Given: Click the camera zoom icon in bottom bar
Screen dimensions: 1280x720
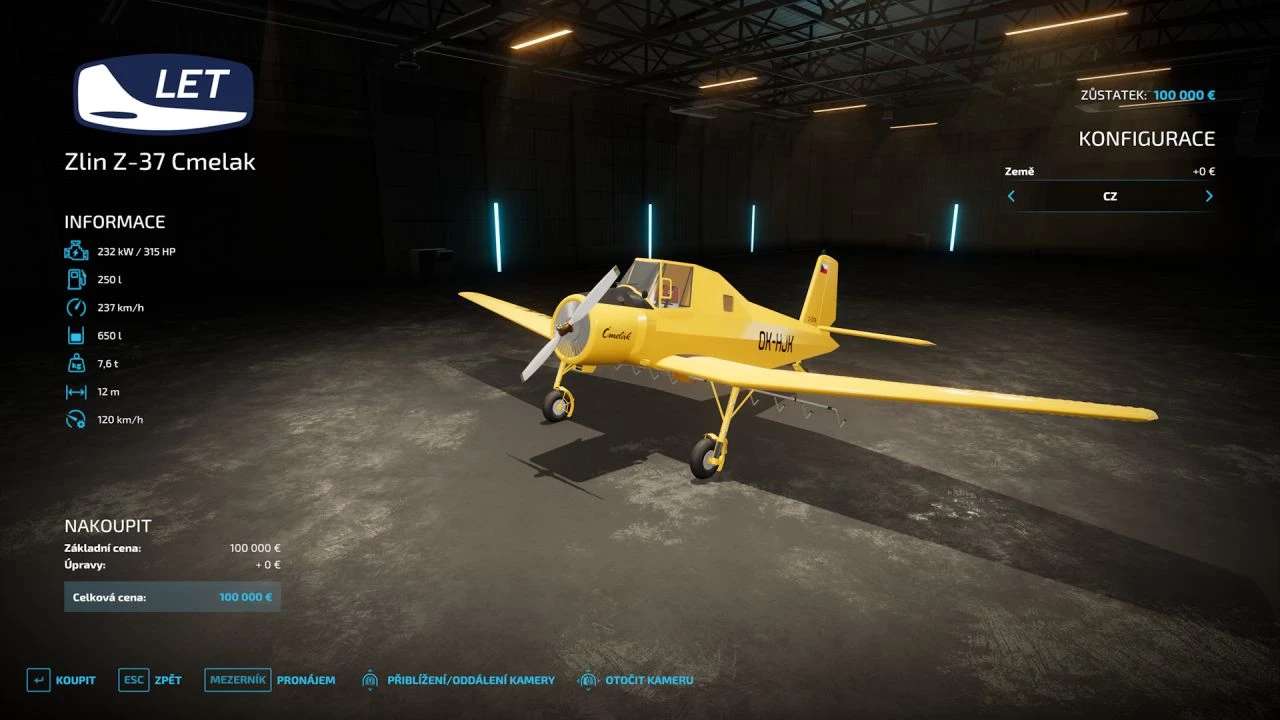Looking at the screenshot, I should [369, 679].
